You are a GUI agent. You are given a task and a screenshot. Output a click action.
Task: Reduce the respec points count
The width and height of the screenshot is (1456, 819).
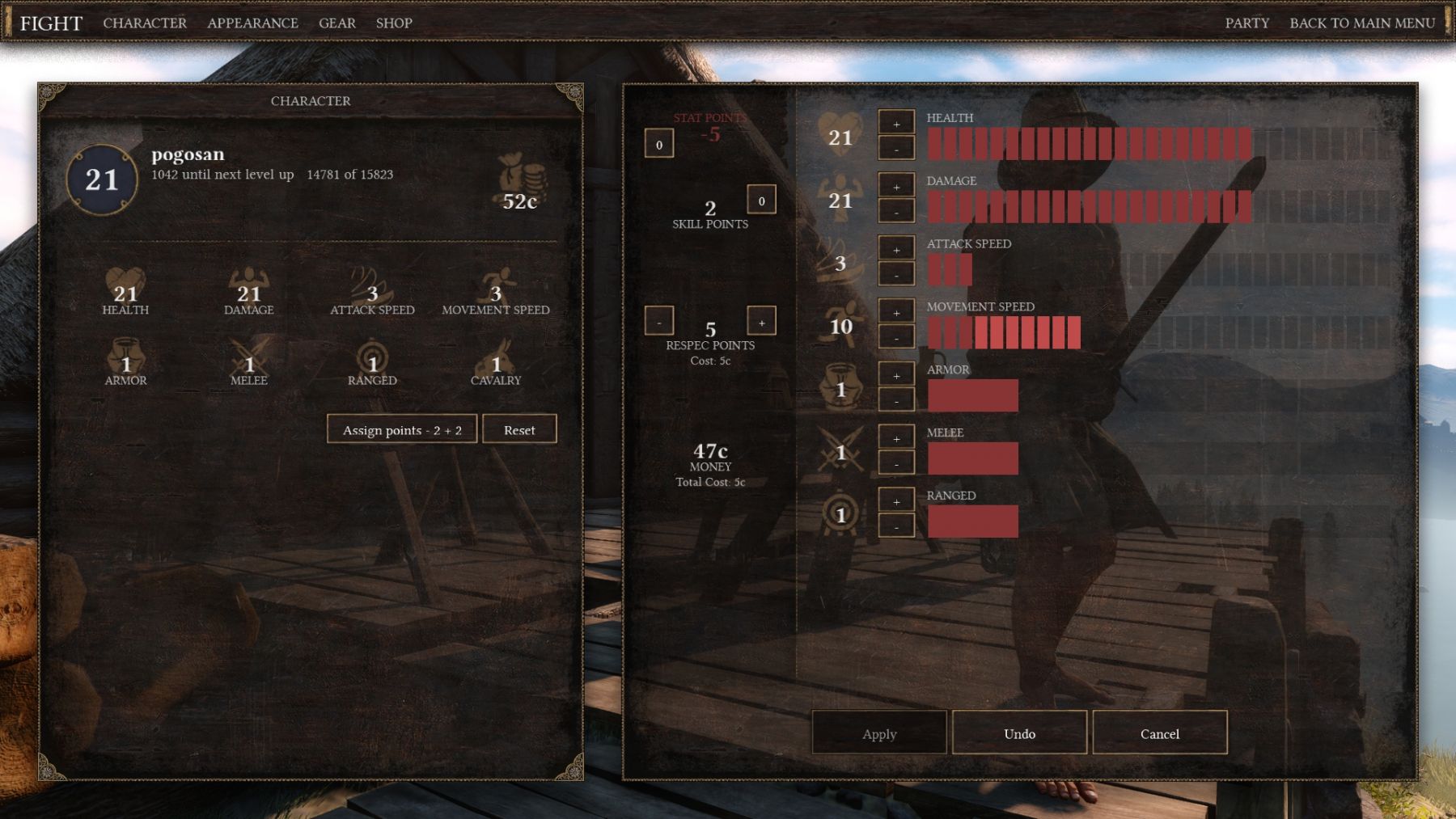coord(659,322)
